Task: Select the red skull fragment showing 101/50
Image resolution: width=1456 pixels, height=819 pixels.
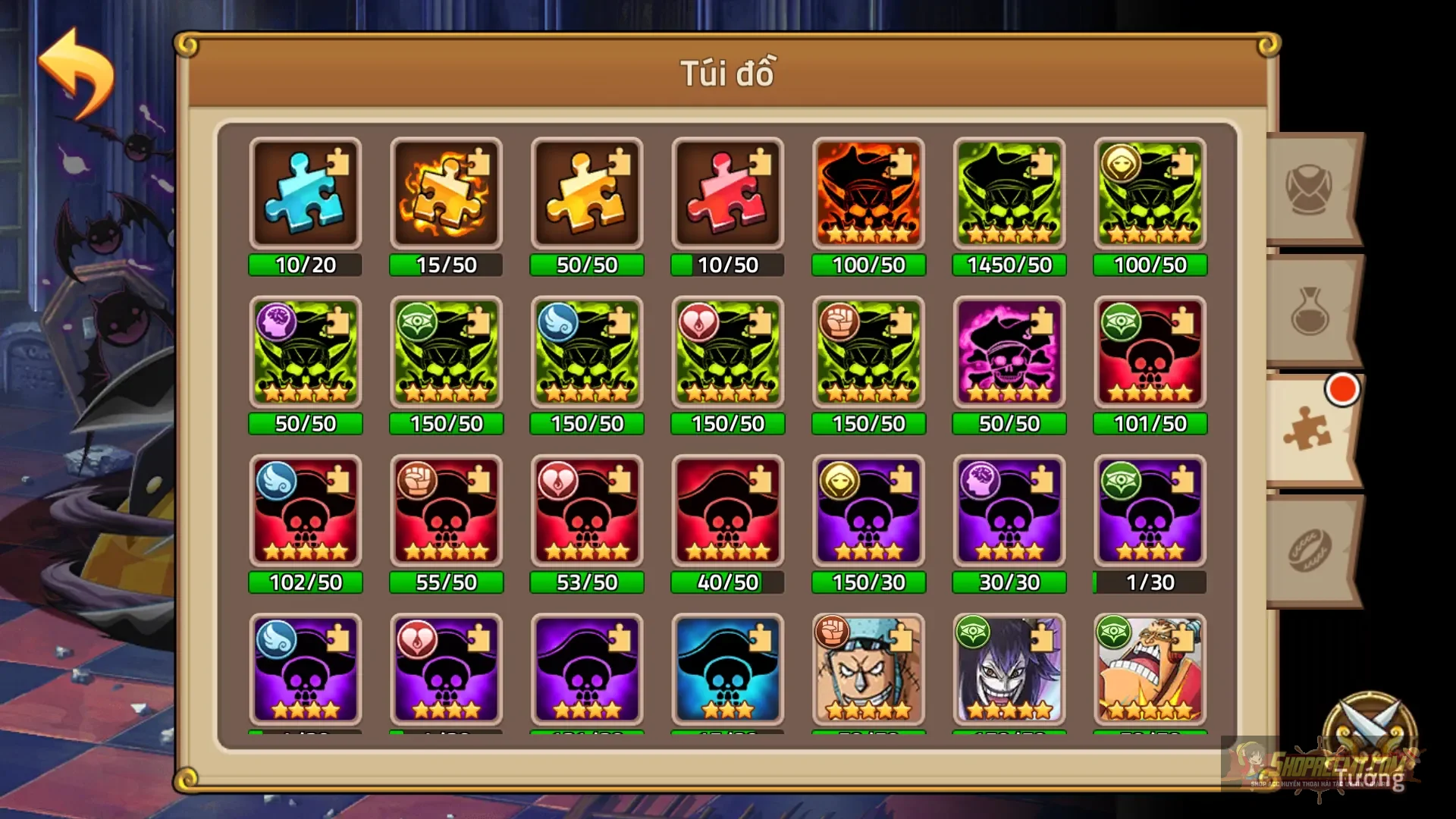Action: (x=1150, y=353)
